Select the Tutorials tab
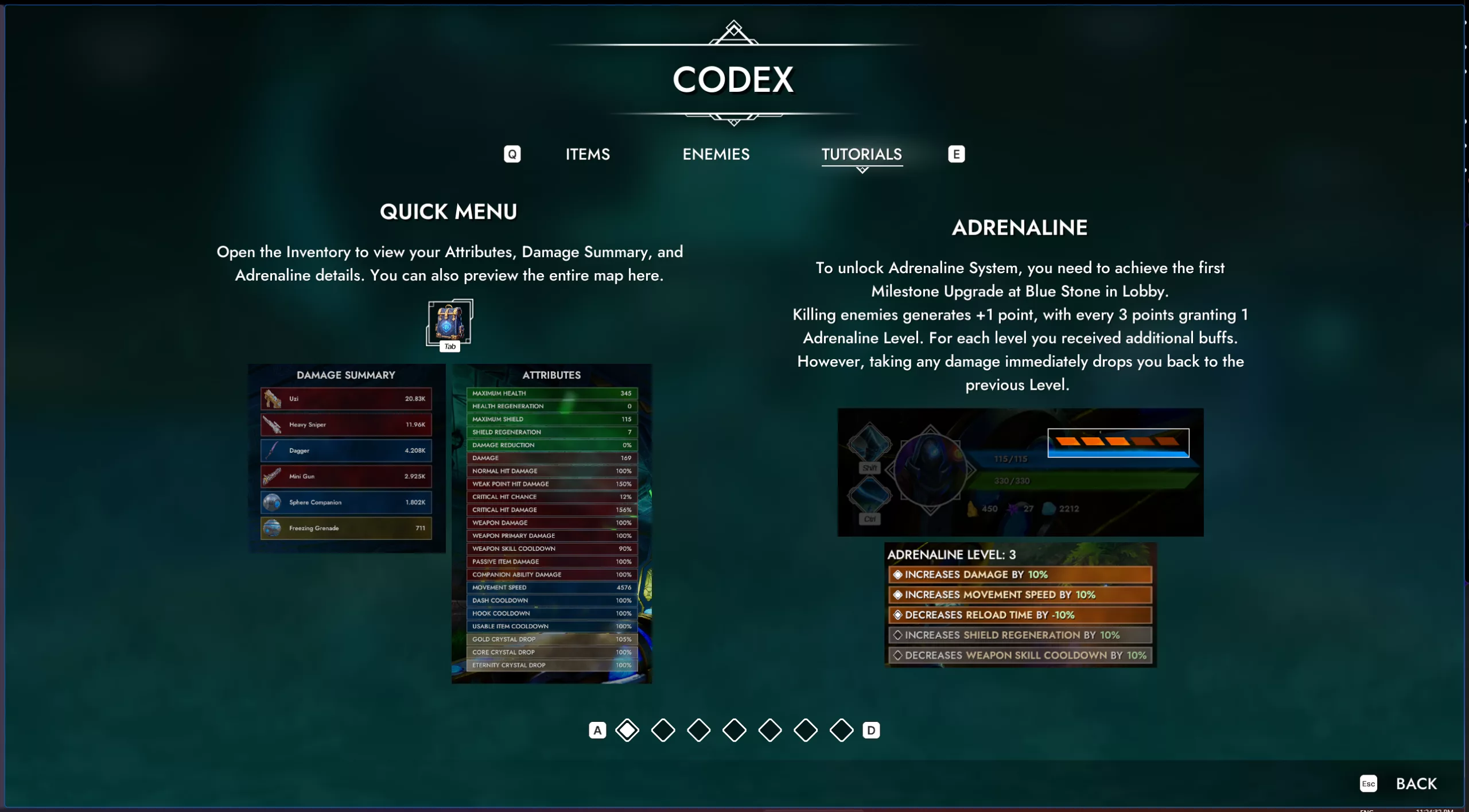Viewport: 1469px width, 812px height. pos(861,154)
